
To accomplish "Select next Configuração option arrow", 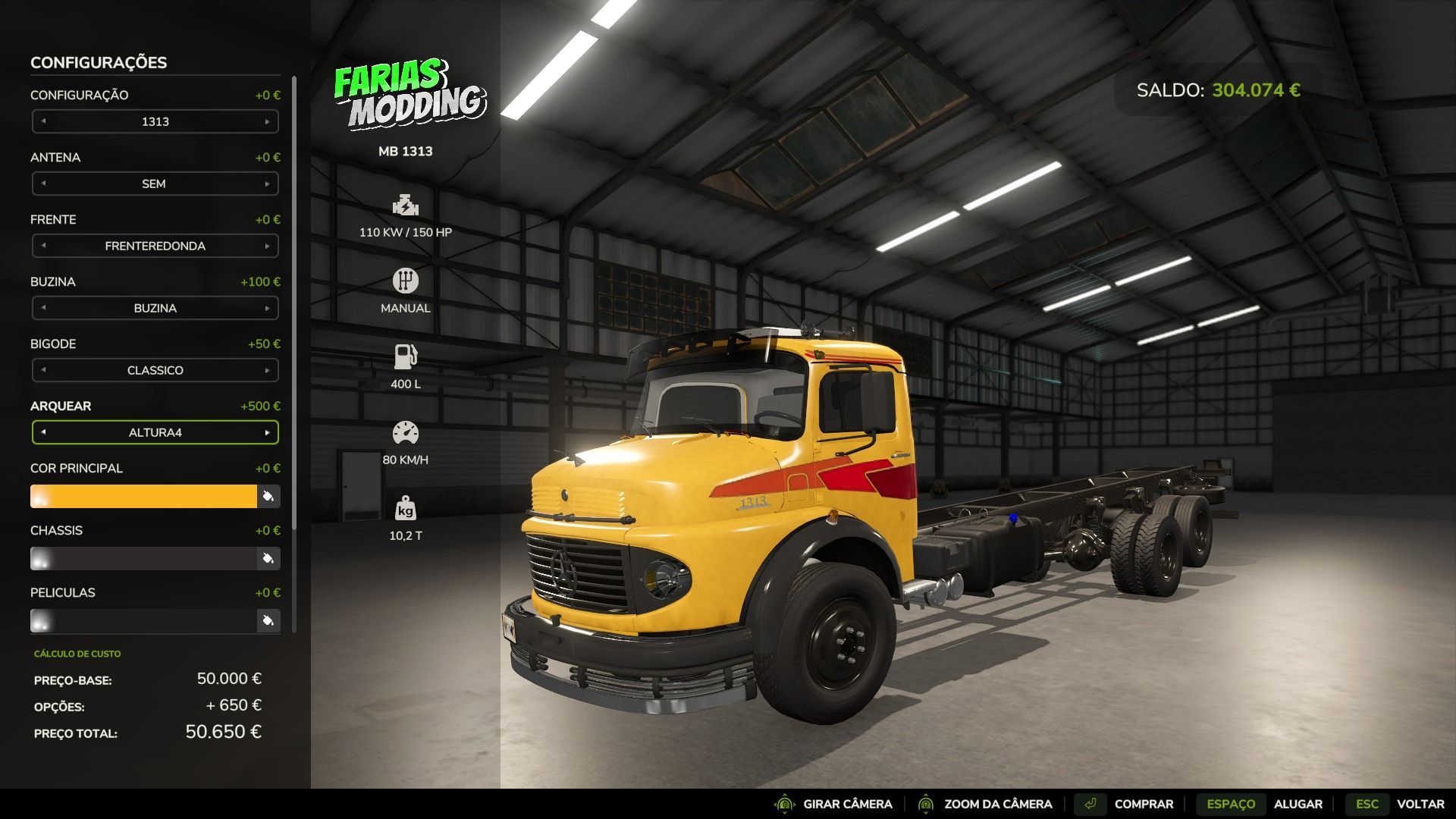I will (267, 121).
